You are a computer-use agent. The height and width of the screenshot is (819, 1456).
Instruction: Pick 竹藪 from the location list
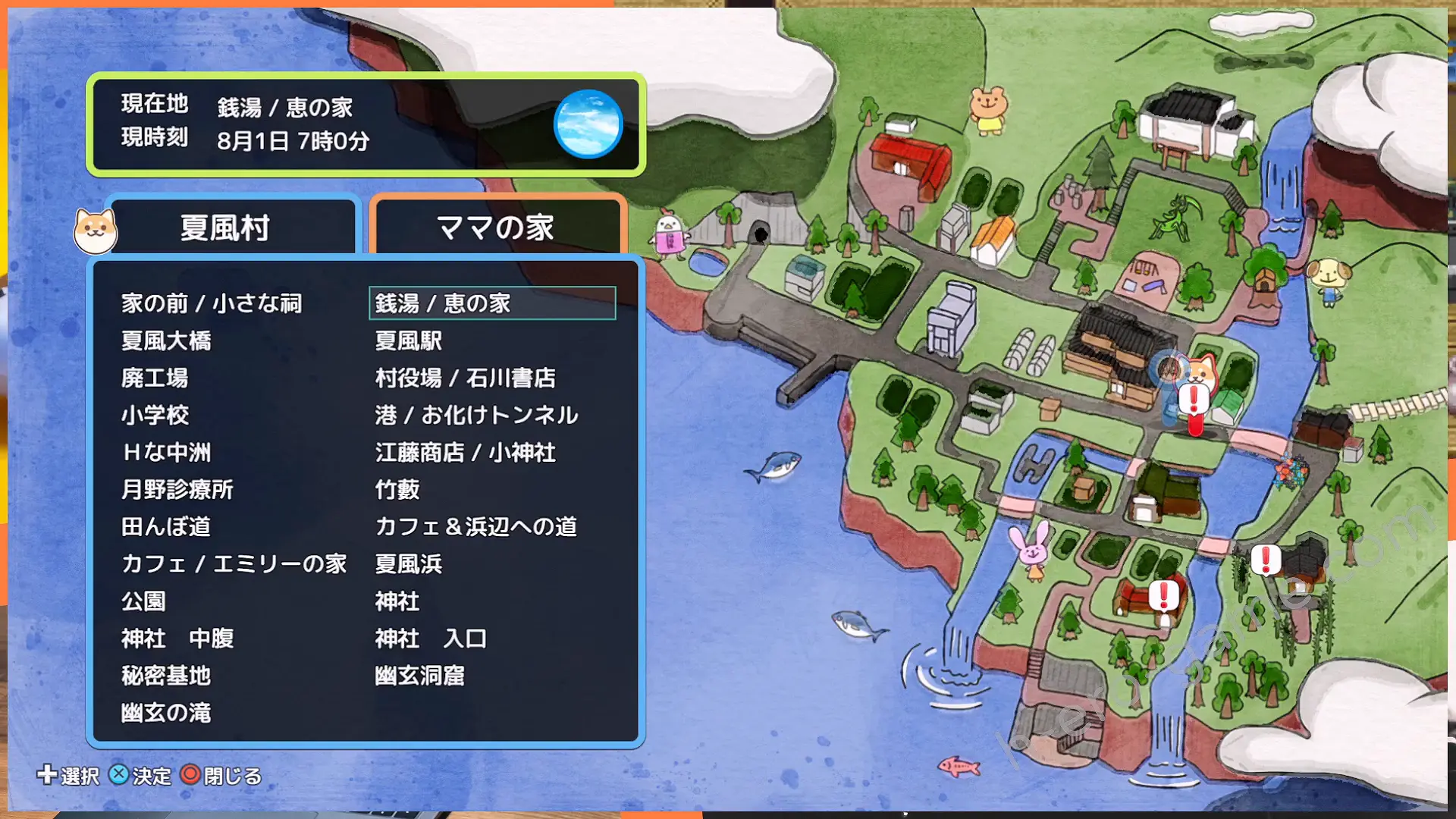[x=397, y=489]
